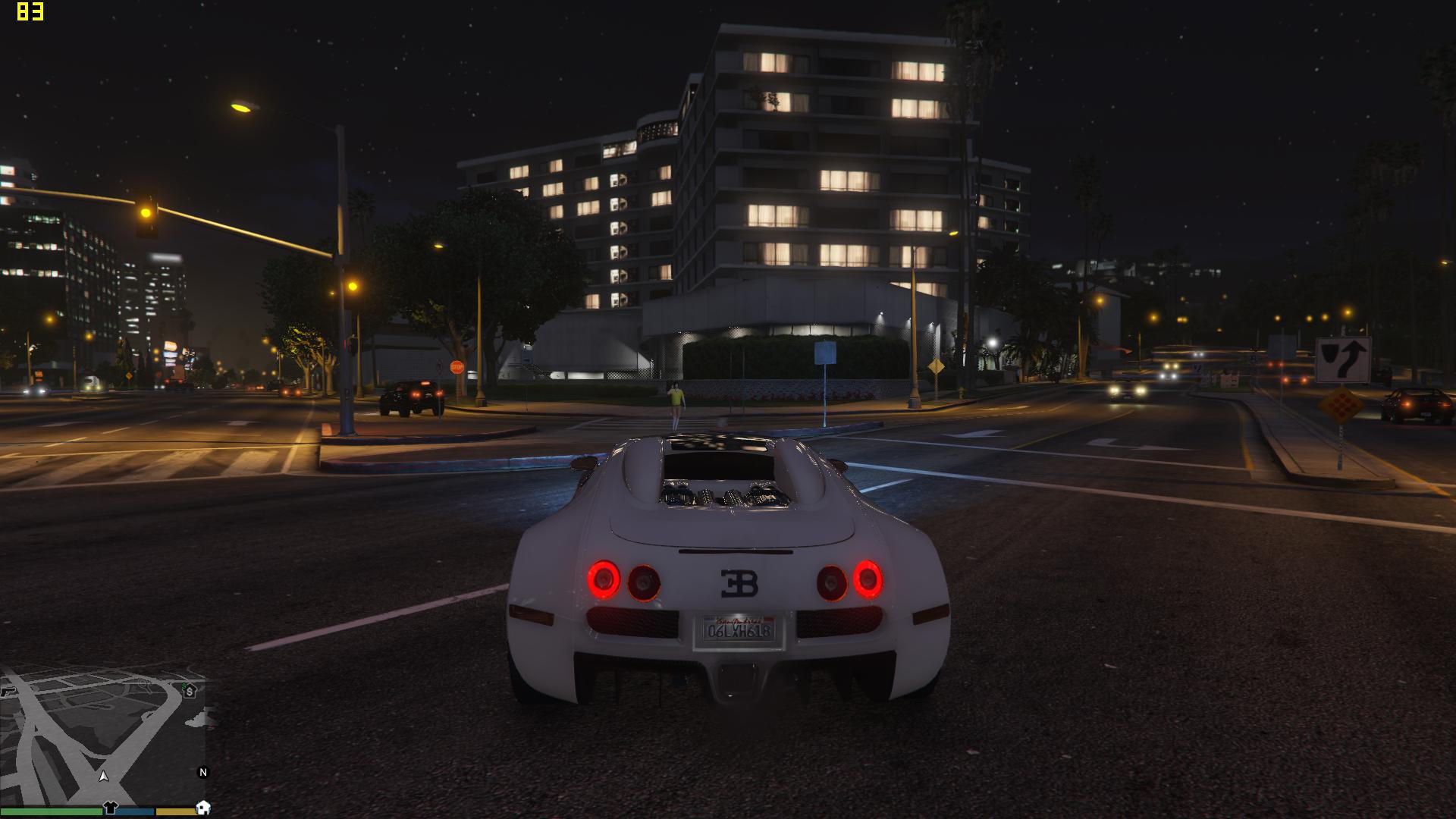The width and height of the screenshot is (1456, 819).
Task: Click the minimap in the corner
Action: (104, 736)
